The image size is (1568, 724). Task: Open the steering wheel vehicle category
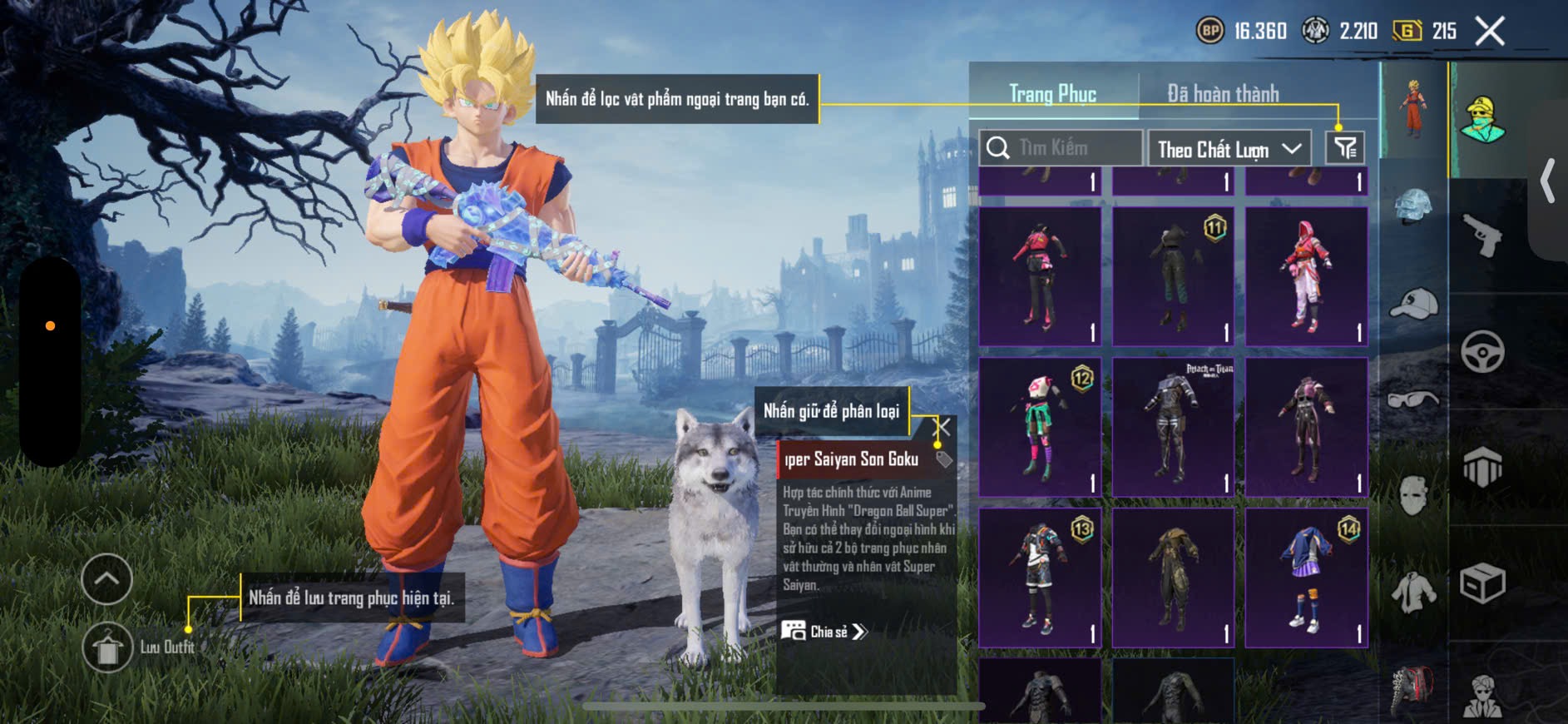[x=1482, y=351]
